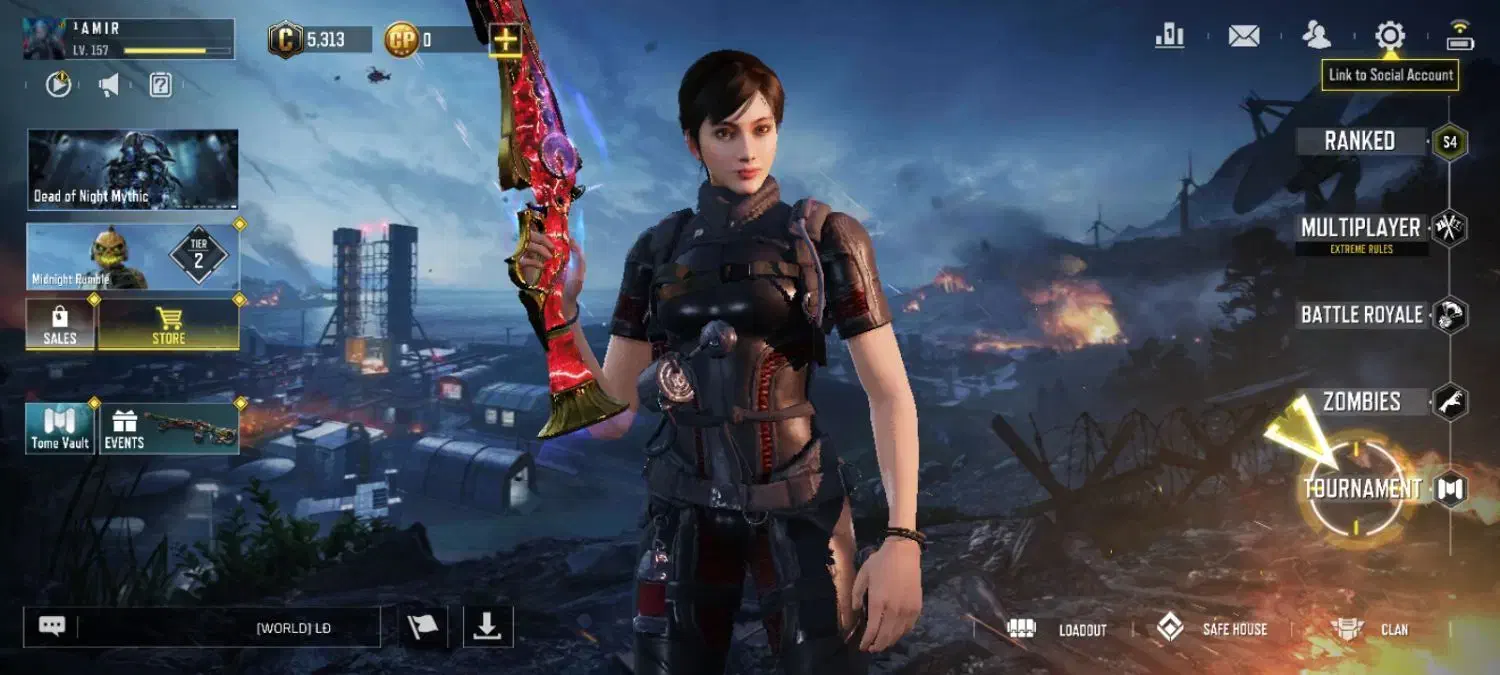Open the TOURNAMENT mode
The image size is (1500, 675).
(1362, 489)
